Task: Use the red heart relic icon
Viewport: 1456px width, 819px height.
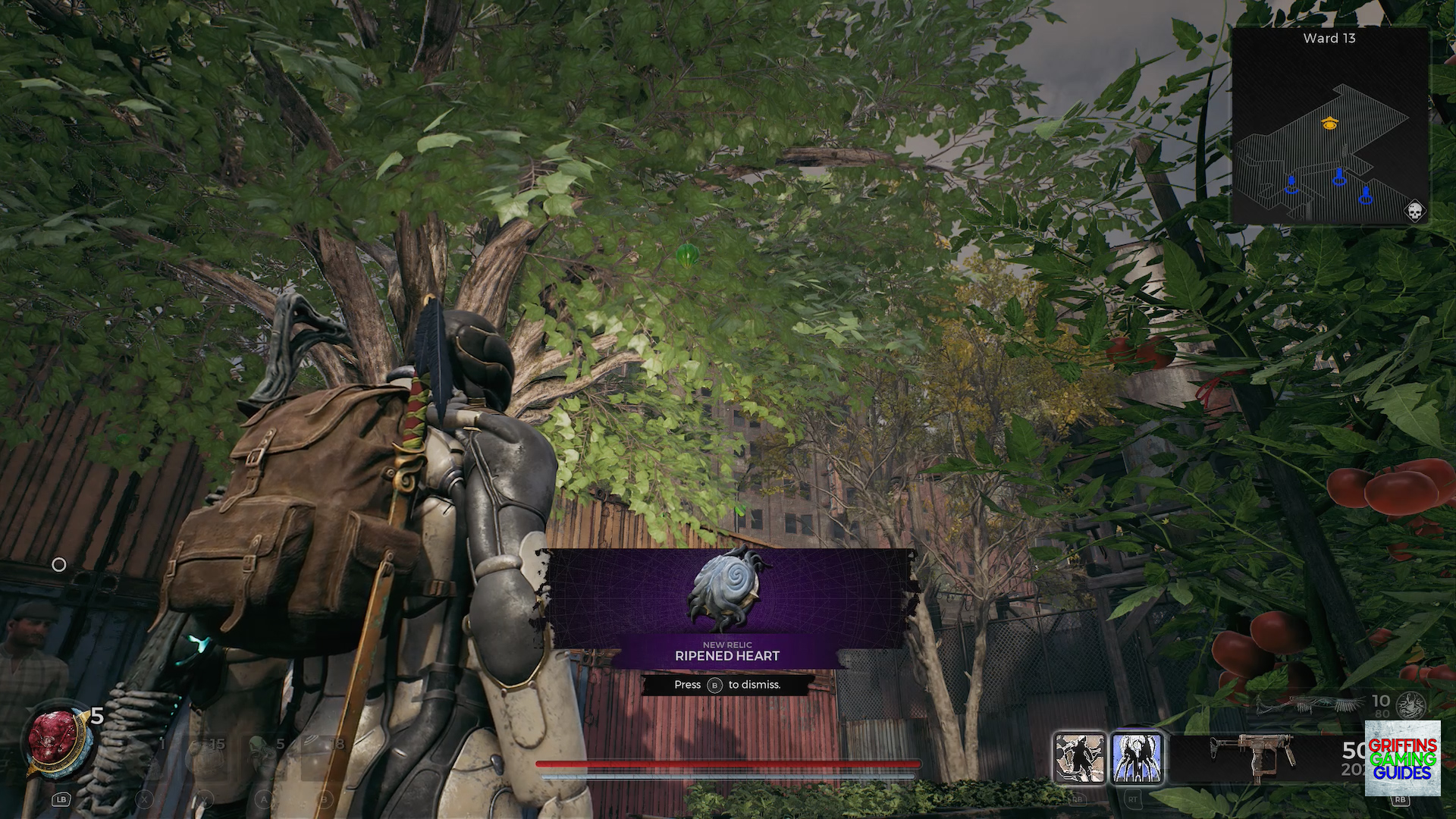Action: point(55,739)
